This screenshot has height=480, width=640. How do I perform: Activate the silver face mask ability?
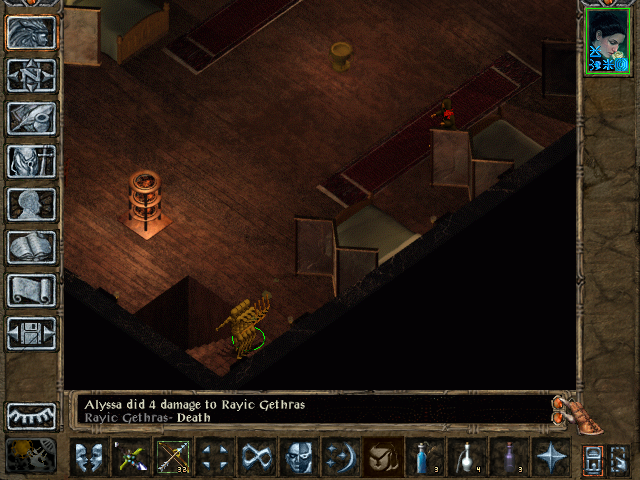click(297, 457)
